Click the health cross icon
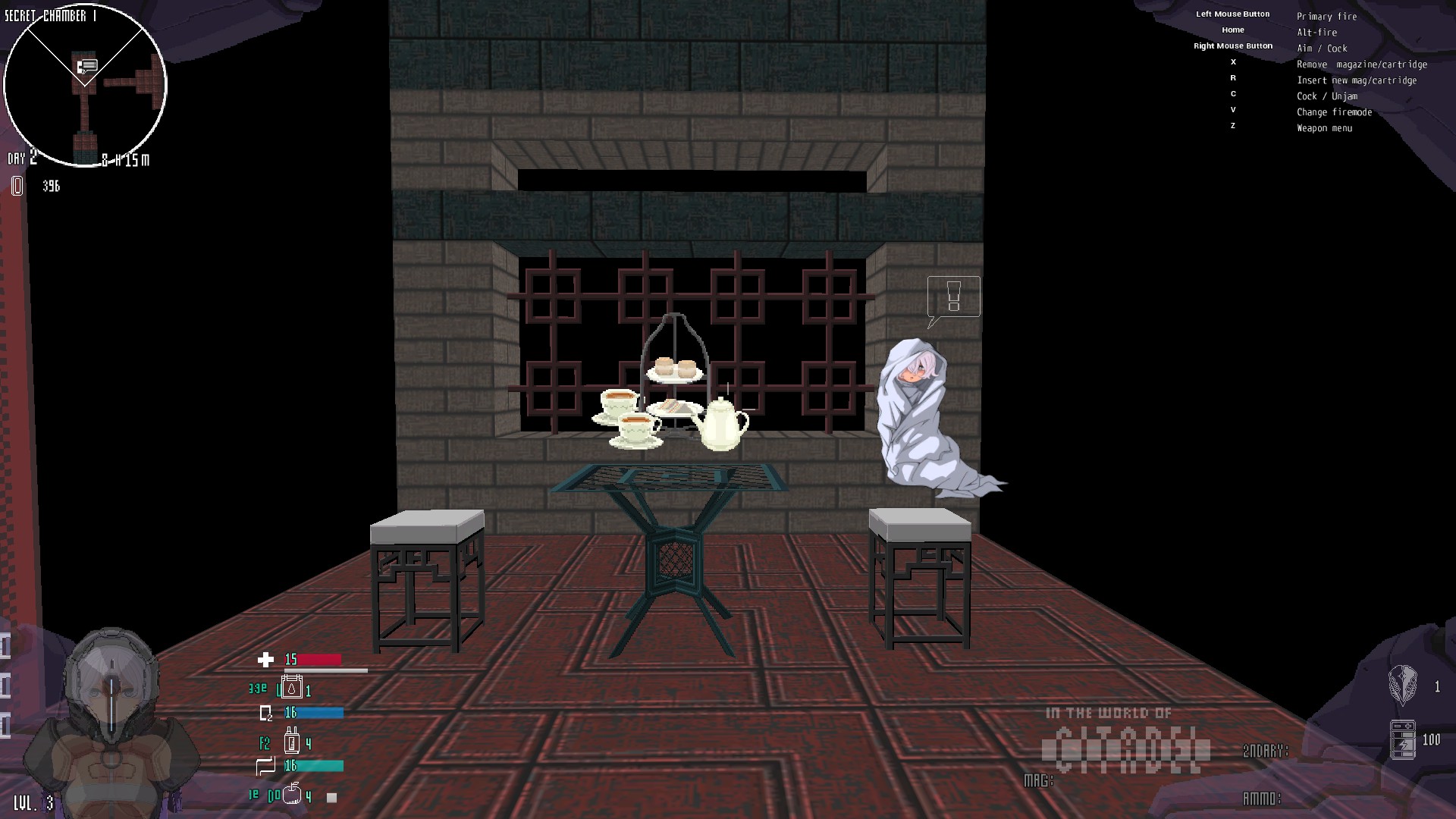Viewport: 1456px width, 819px height. pos(266,660)
